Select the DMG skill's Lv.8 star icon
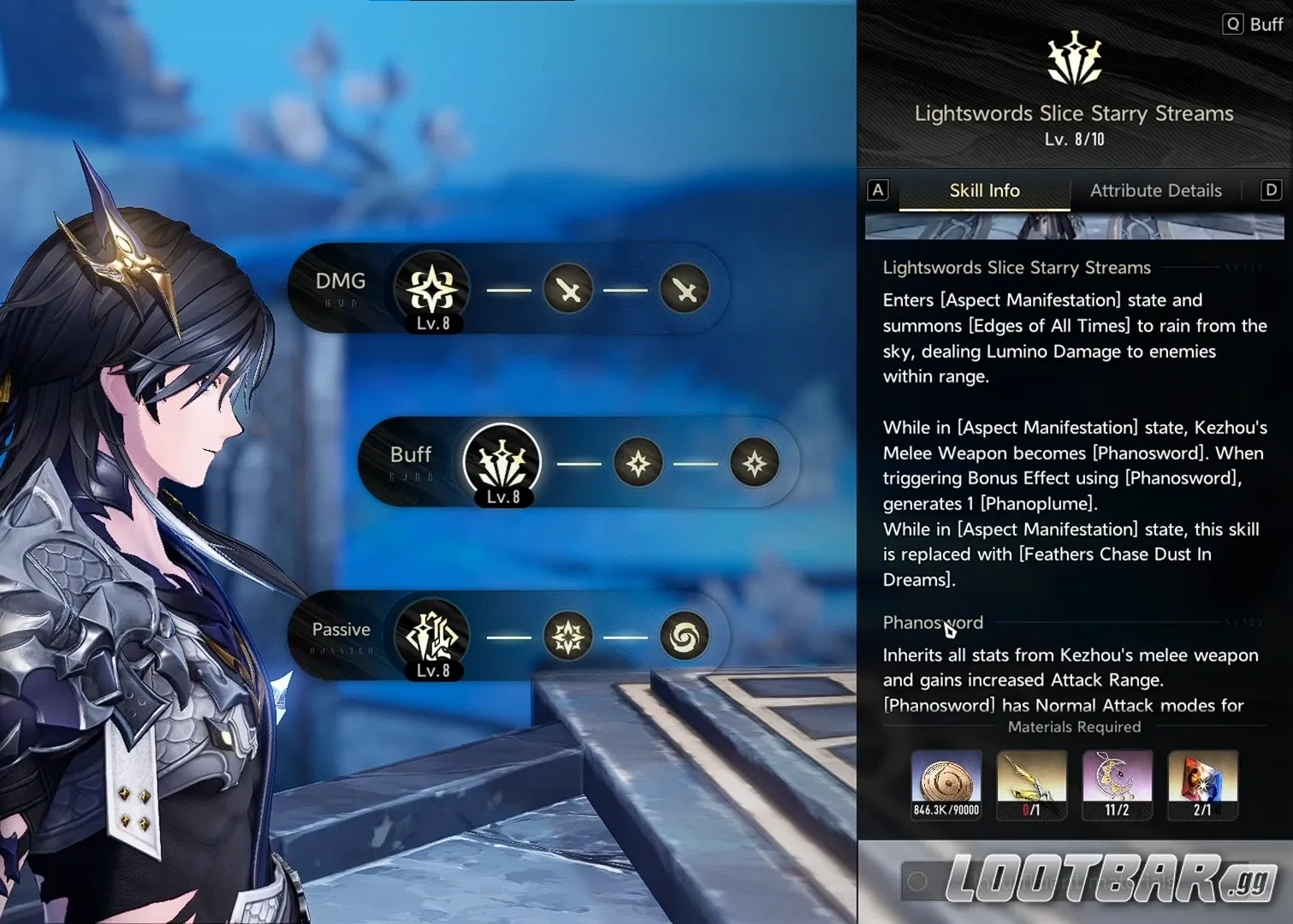This screenshot has height=924, width=1293. [x=430, y=289]
